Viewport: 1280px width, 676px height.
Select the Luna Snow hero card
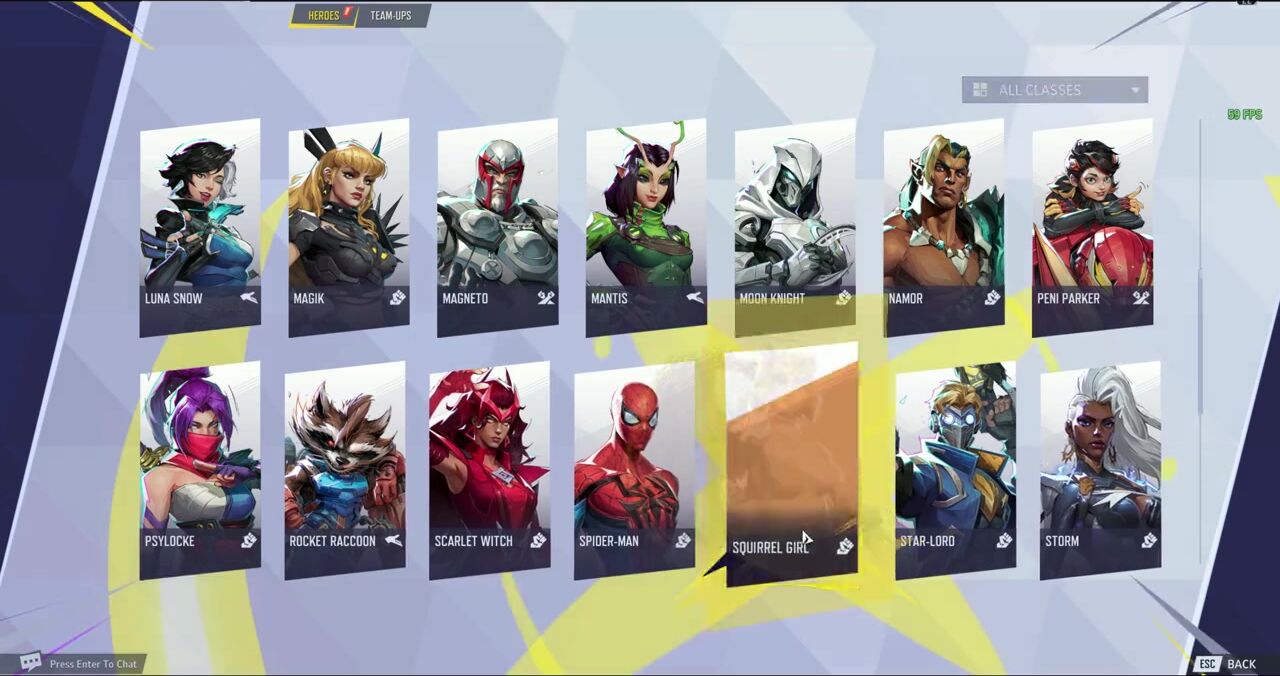[200, 225]
